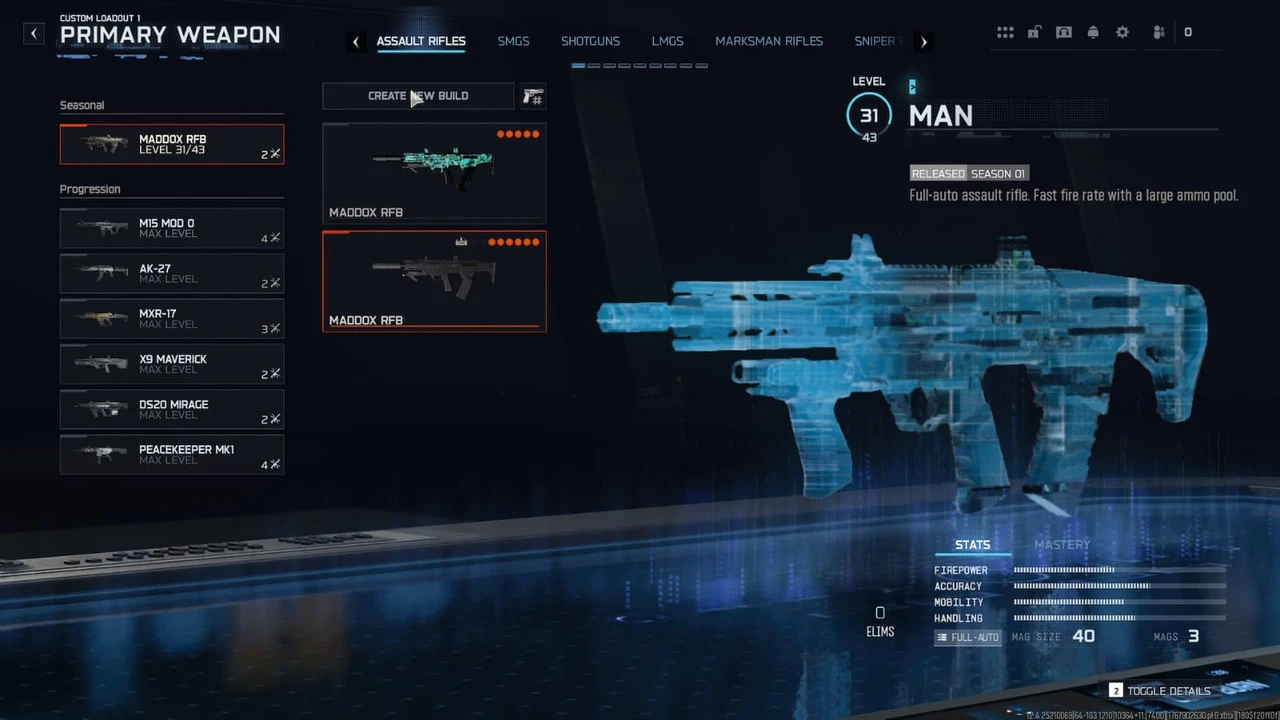Viewport: 1280px width, 720px height.
Task: Click the right chevron after Sniper tab
Action: 923,41
